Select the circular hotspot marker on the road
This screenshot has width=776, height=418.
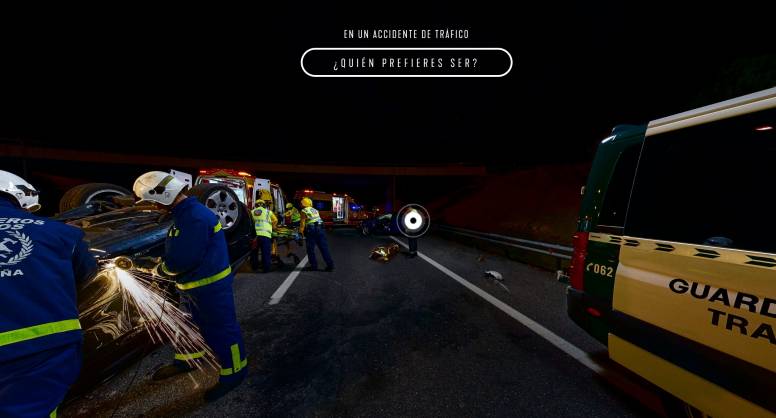(x=413, y=220)
